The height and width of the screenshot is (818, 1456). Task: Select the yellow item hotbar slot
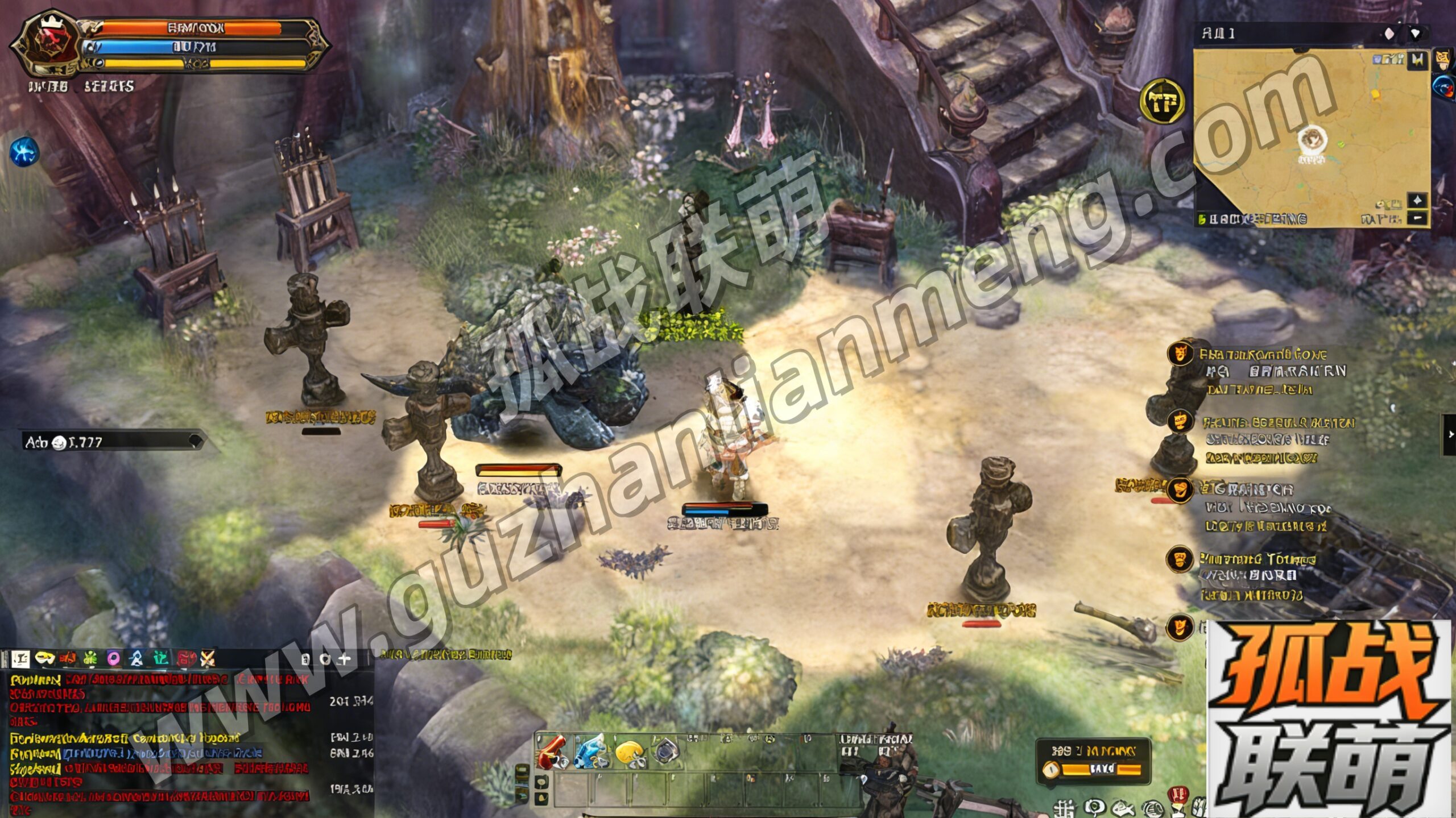point(628,752)
